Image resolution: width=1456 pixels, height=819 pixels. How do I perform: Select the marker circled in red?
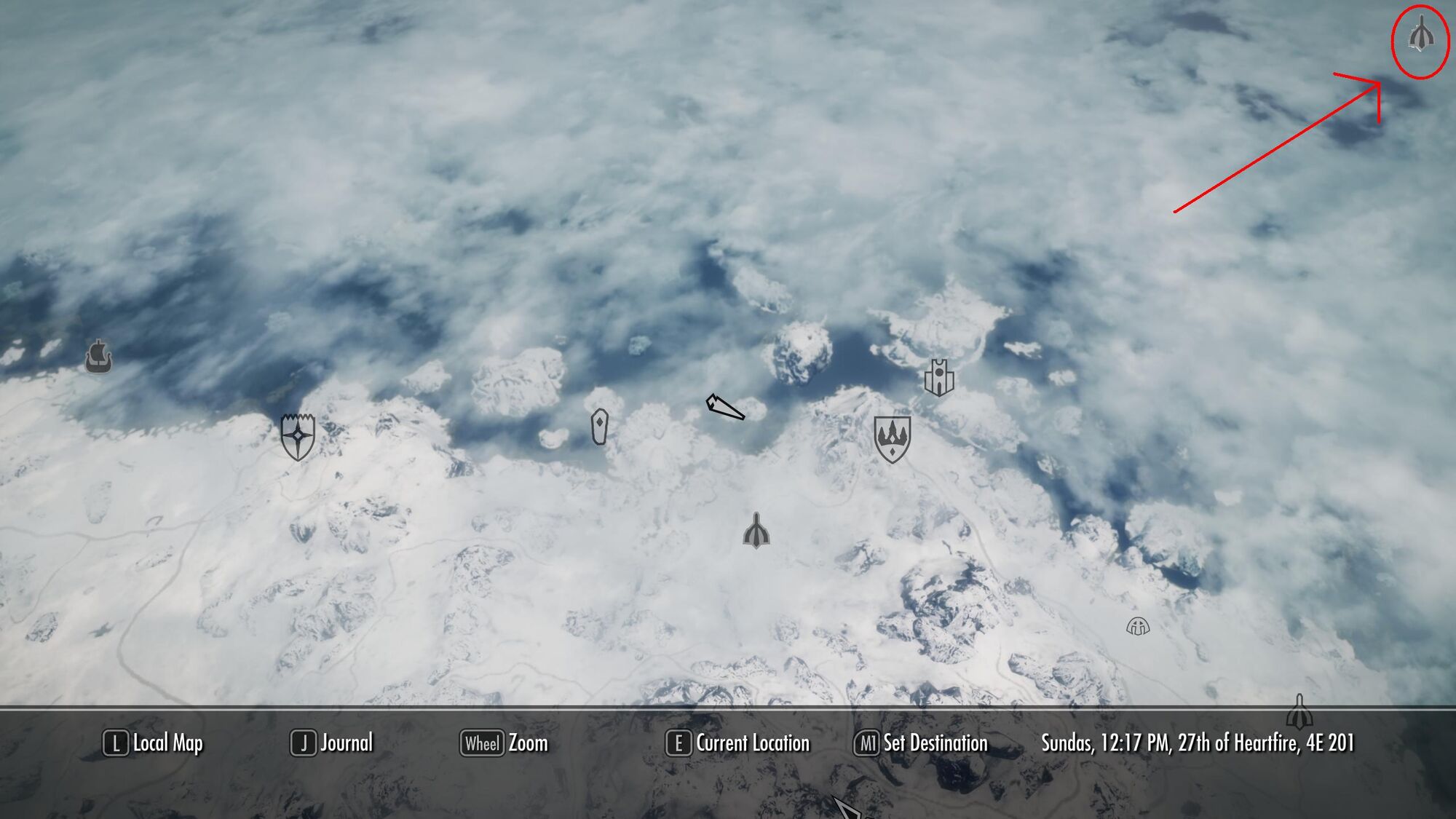tap(1420, 35)
